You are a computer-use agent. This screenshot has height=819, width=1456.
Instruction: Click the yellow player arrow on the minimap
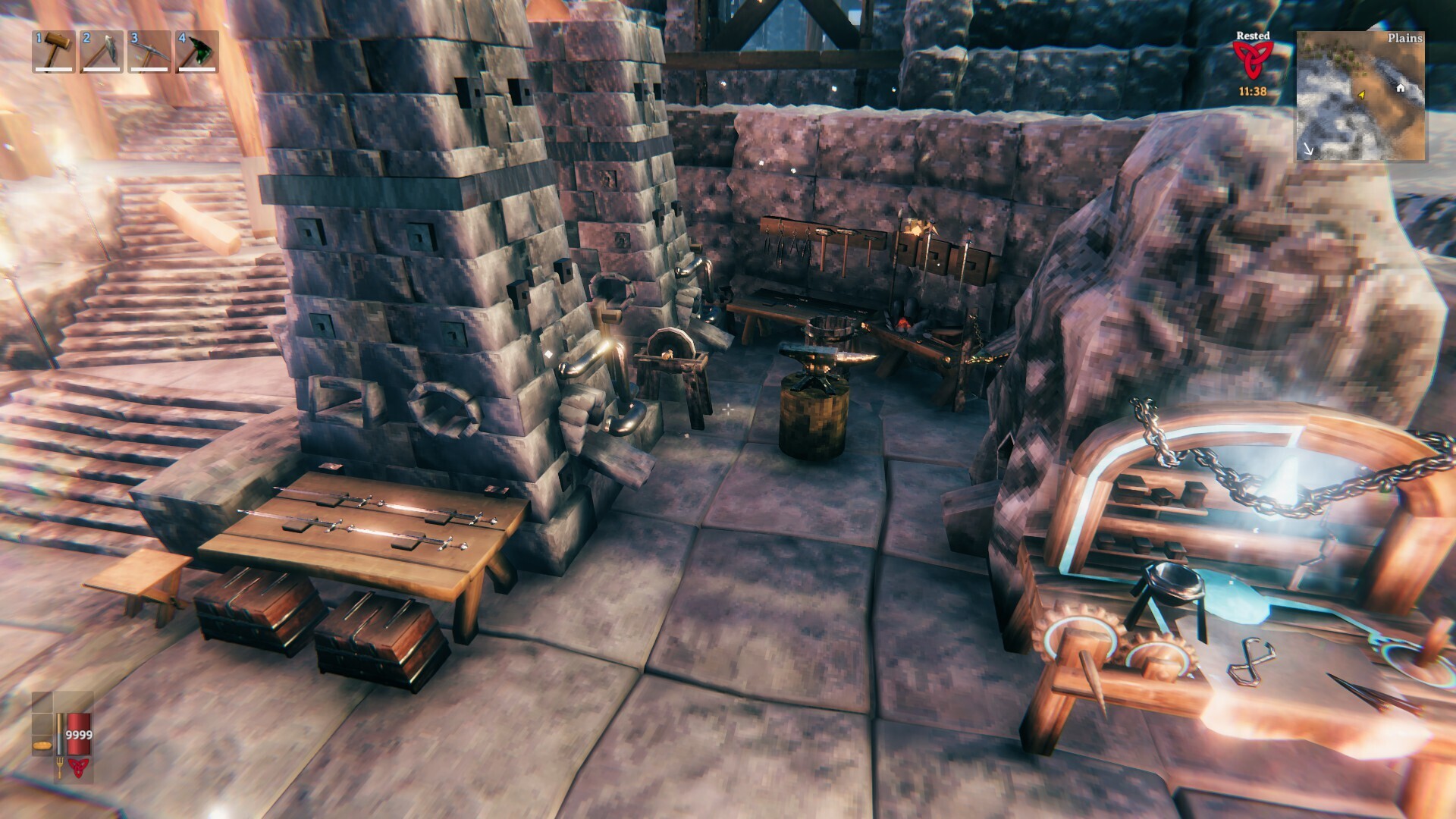[x=1361, y=95]
